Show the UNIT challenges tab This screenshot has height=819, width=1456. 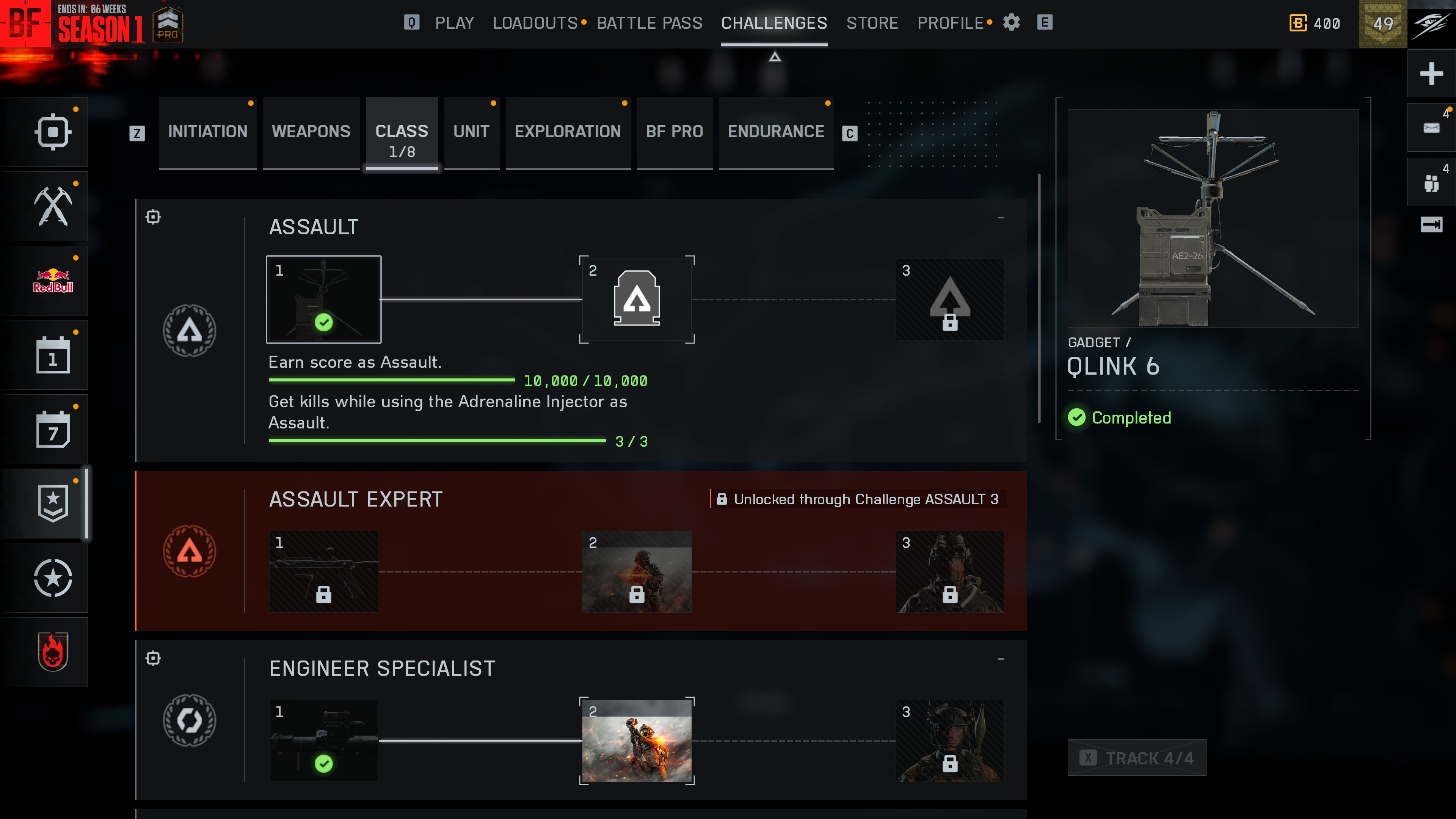point(471,132)
